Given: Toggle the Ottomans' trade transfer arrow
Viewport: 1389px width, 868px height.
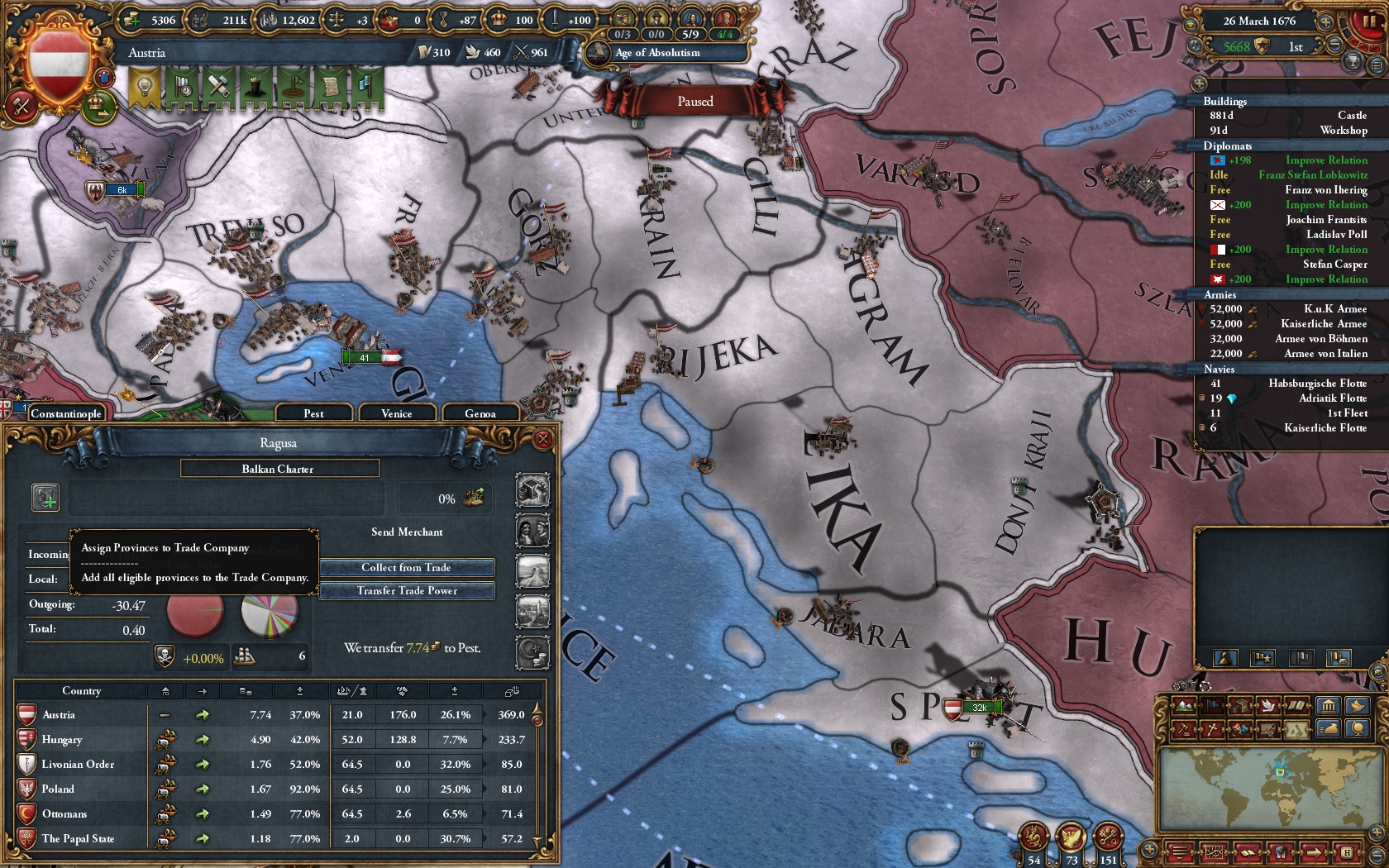Looking at the screenshot, I should [x=202, y=813].
